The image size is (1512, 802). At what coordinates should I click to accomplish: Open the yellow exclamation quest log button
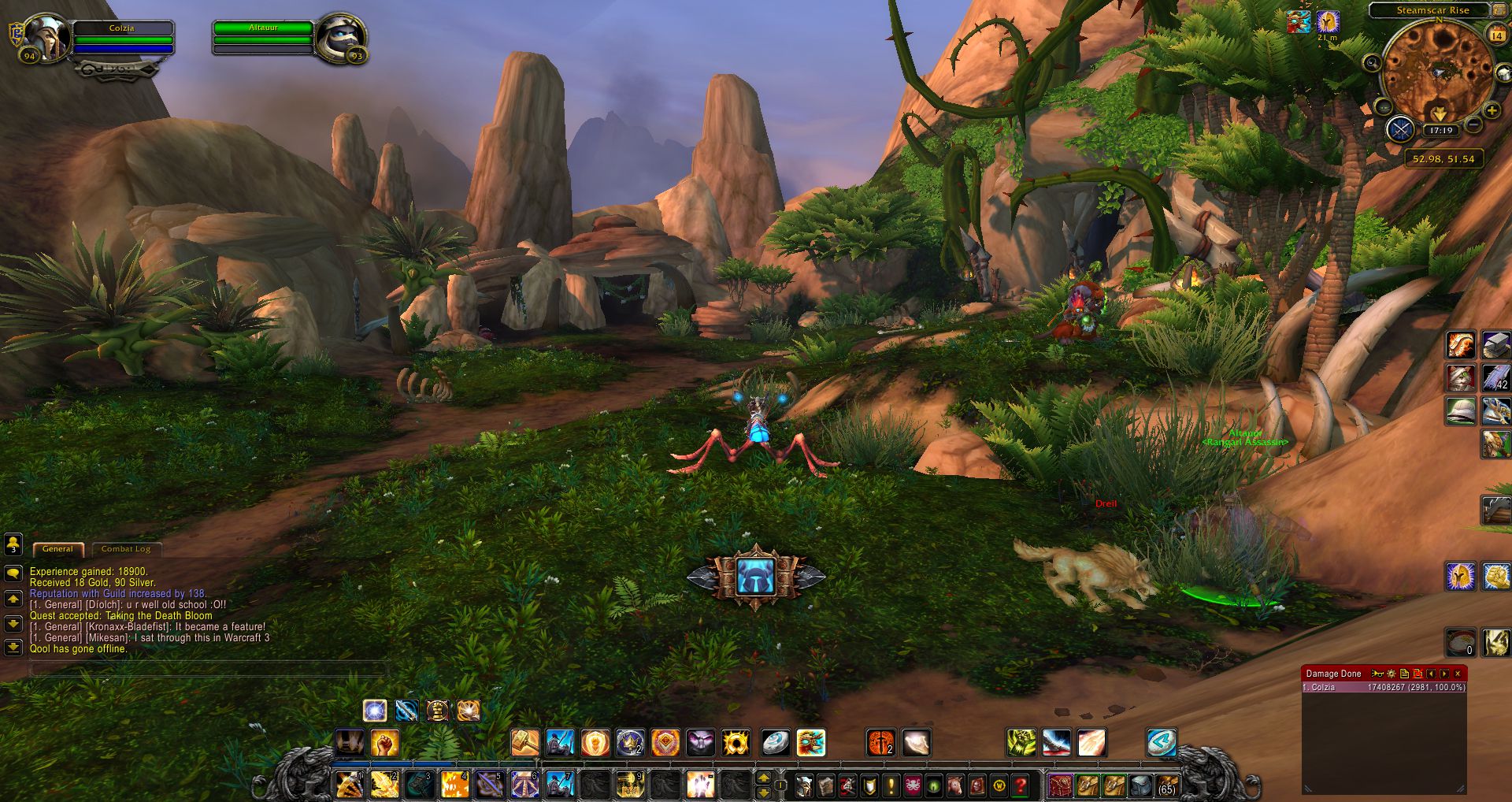[x=891, y=785]
